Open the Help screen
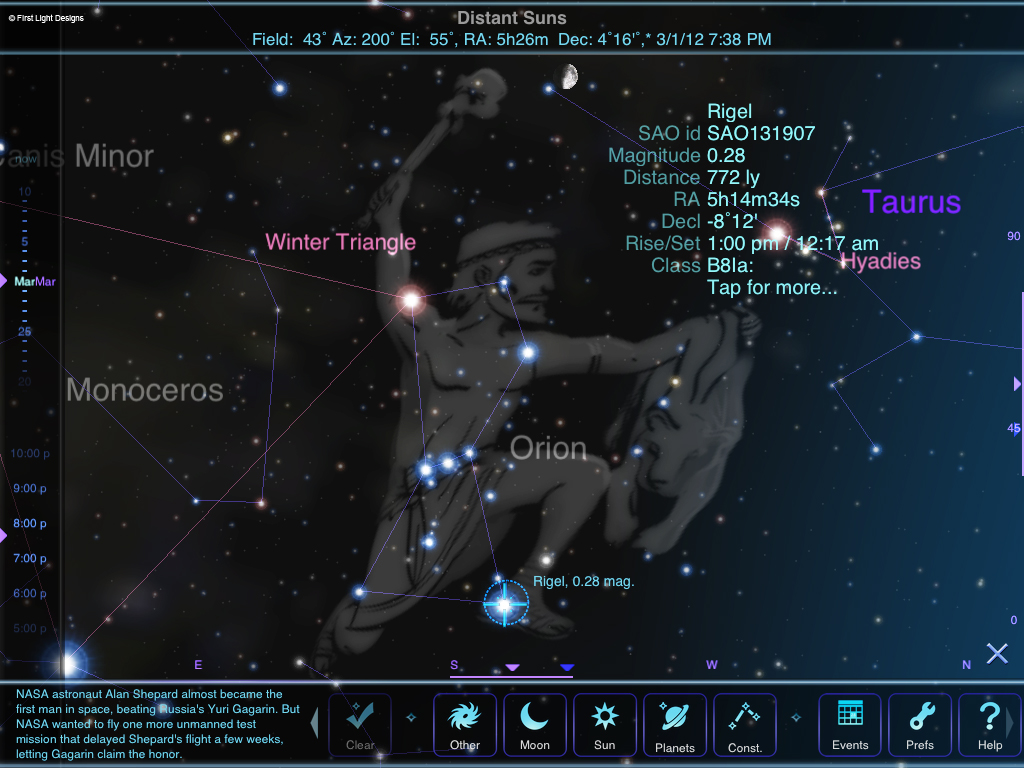The image size is (1024, 768). click(x=989, y=724)
